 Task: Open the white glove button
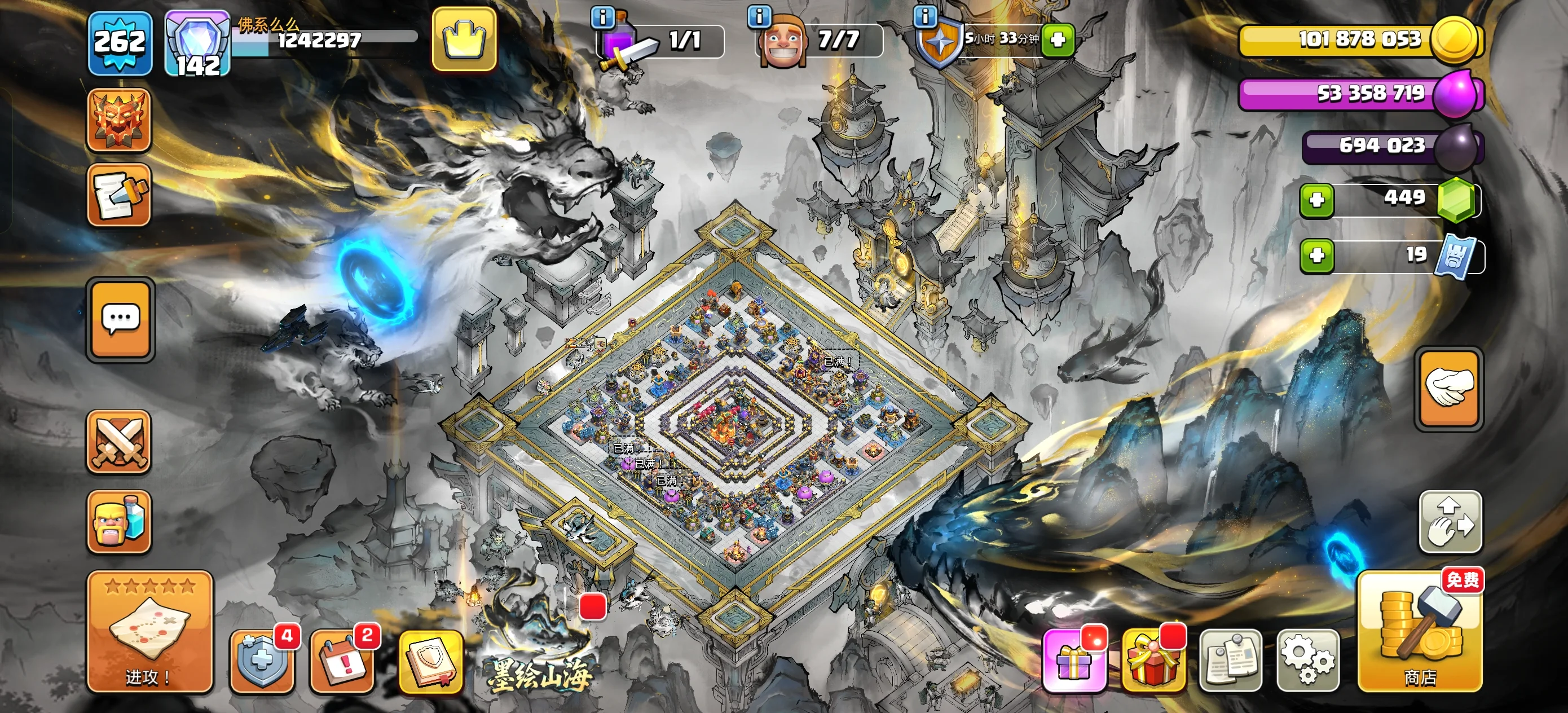1451,389
